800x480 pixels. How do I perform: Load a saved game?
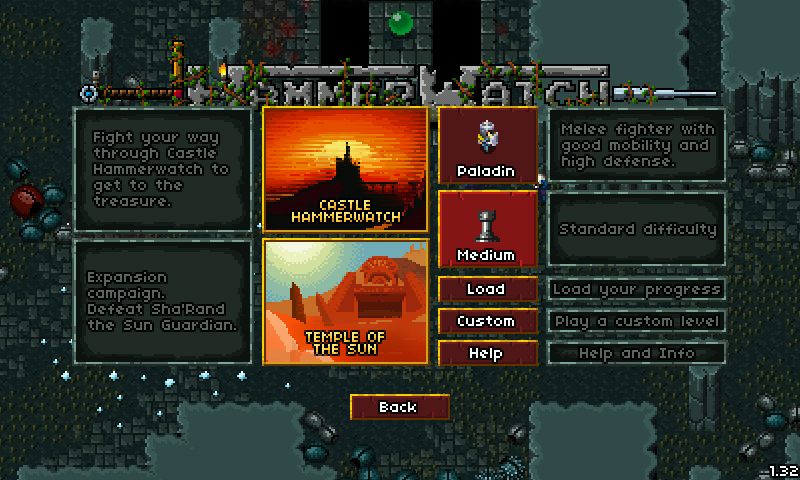[x=487, y=289]
